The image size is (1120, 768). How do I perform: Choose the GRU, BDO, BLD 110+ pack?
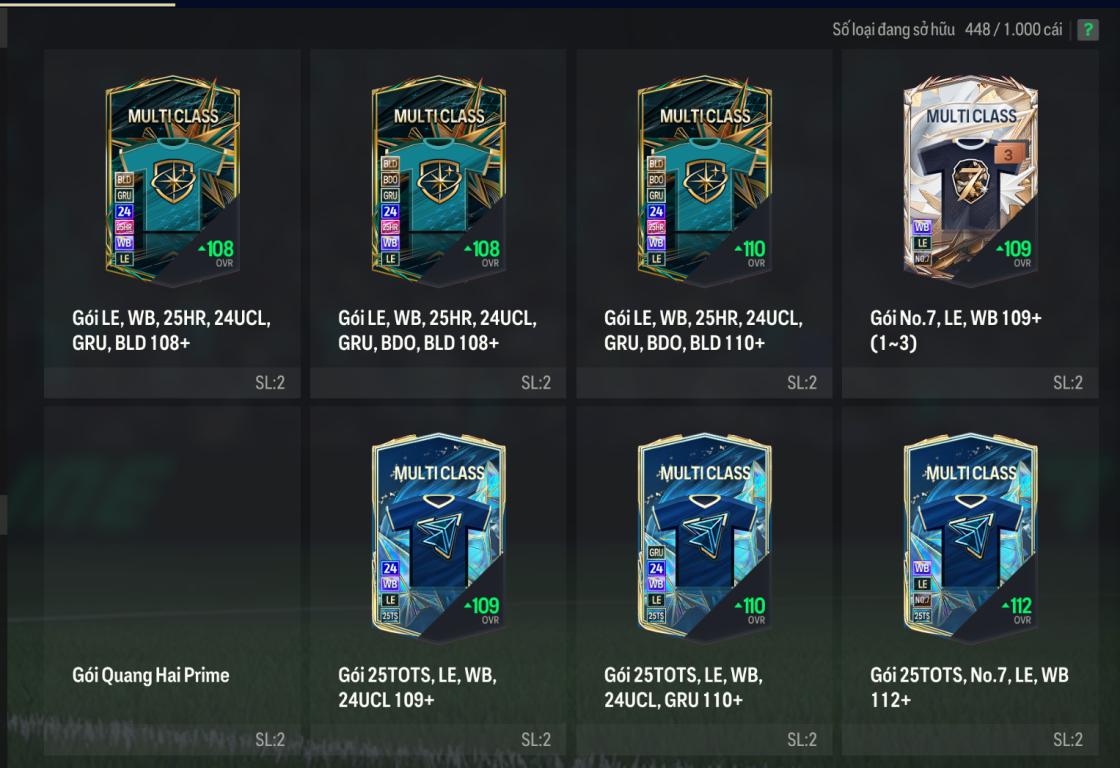(704, 223)
